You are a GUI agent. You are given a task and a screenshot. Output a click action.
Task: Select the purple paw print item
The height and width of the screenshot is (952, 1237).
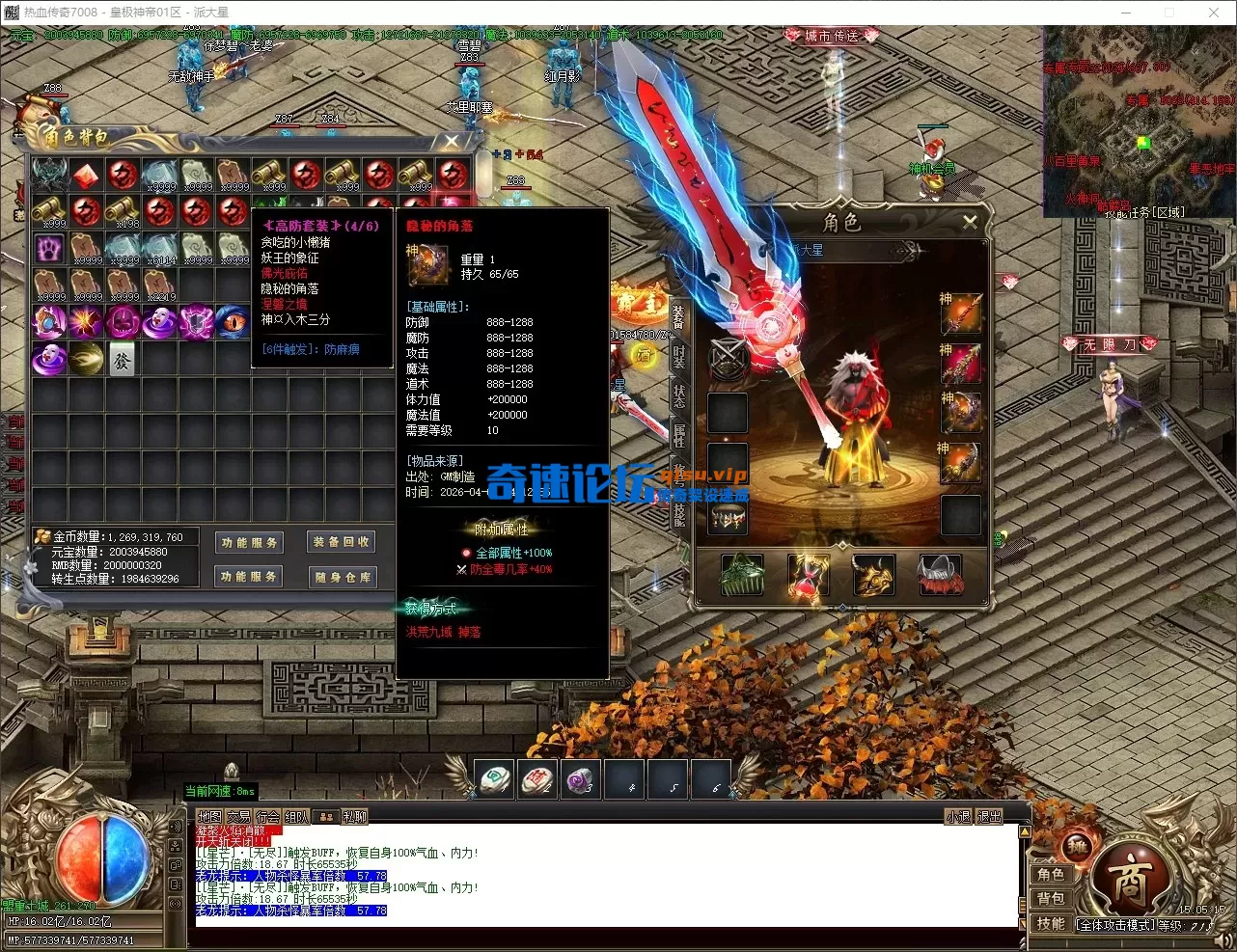point(49,248)
